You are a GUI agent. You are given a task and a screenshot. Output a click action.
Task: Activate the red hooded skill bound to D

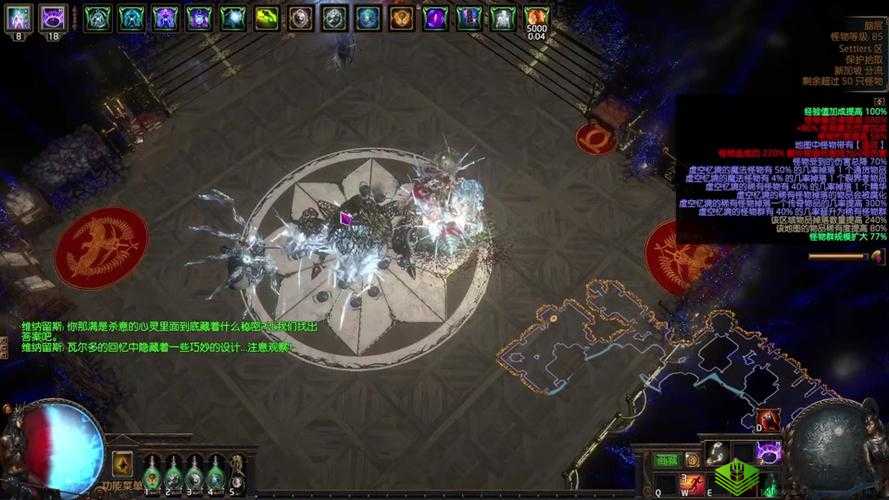tap(768, 419)
